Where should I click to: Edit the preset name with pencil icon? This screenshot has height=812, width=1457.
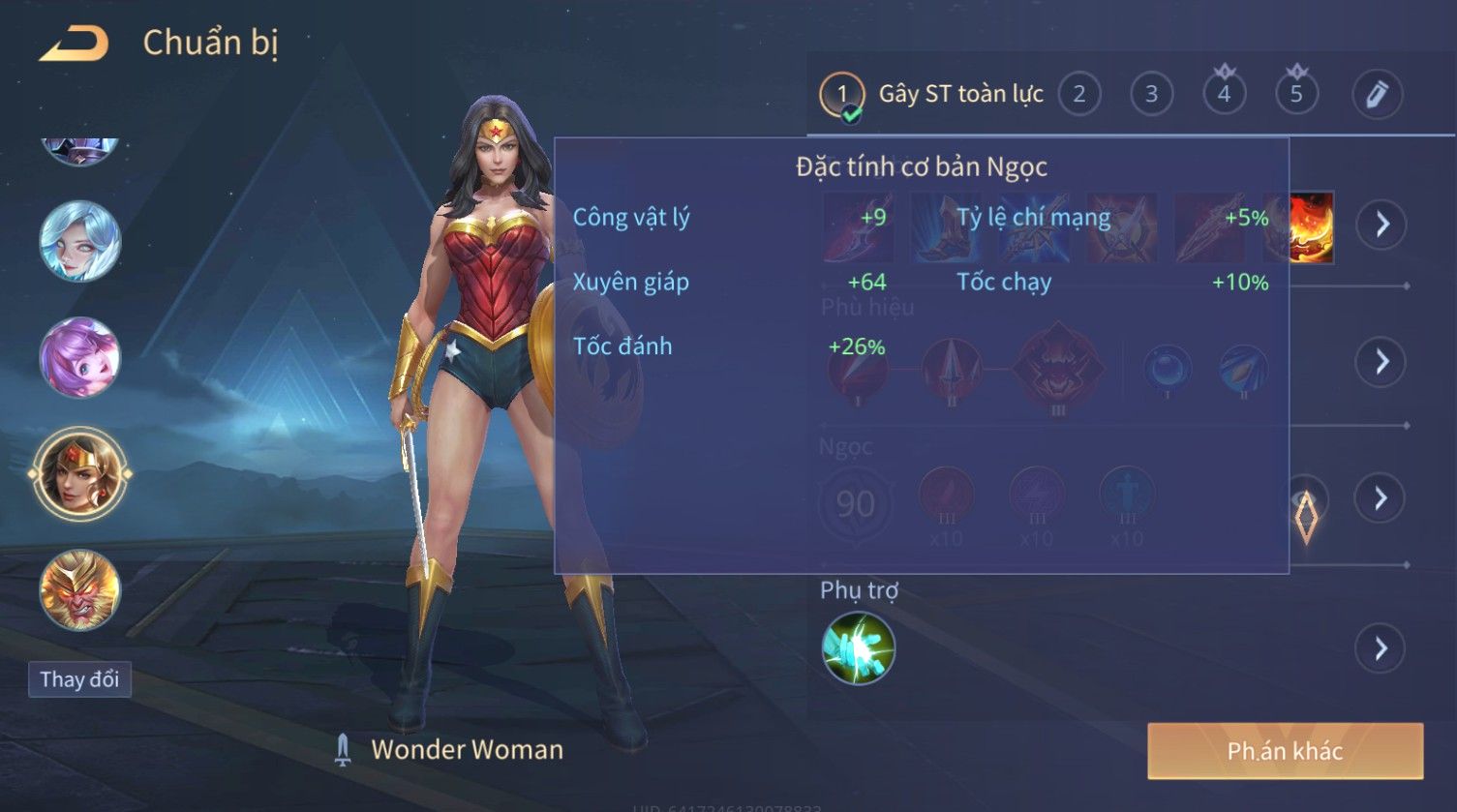point(1377,94)
